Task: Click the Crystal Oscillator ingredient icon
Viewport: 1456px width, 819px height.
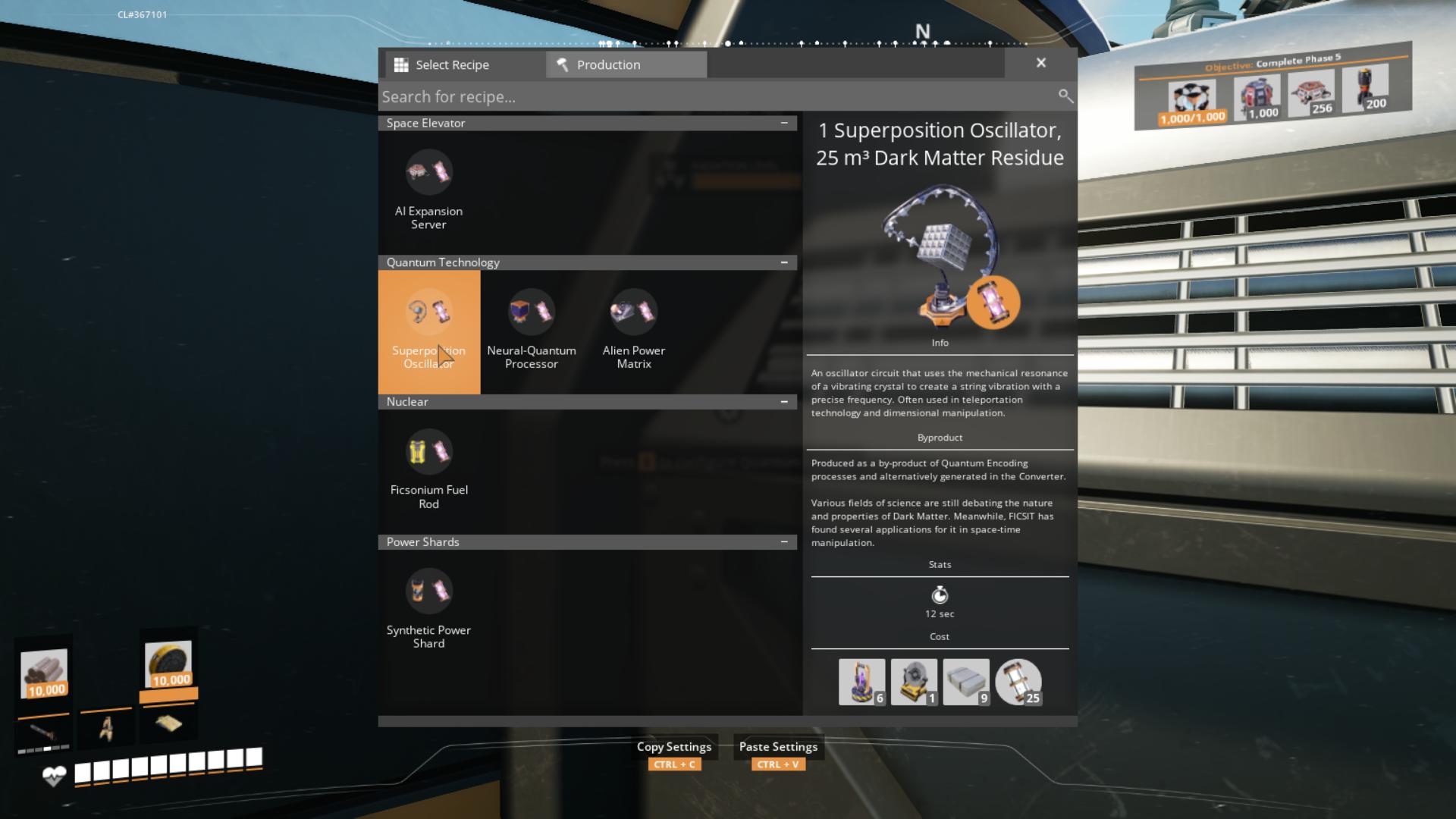Action: (914, 680)
